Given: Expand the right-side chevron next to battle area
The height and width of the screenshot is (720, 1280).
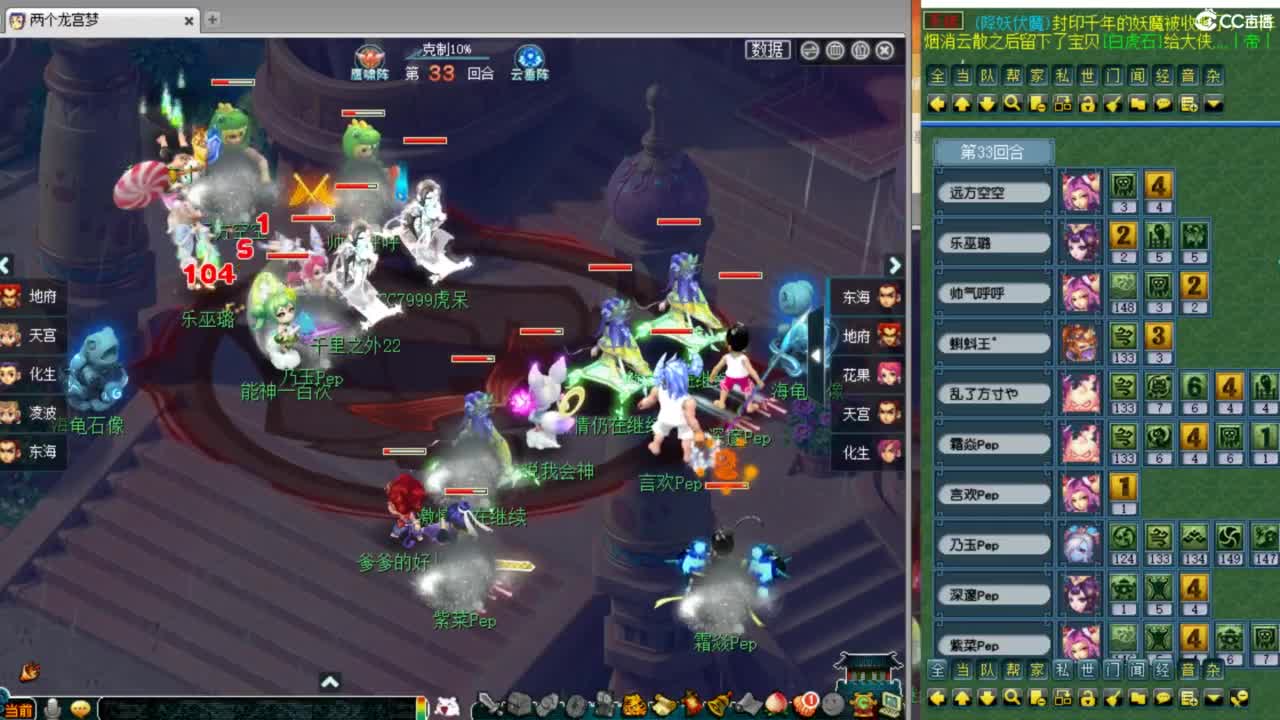Looking at the screenshot, I should point(895,265).
